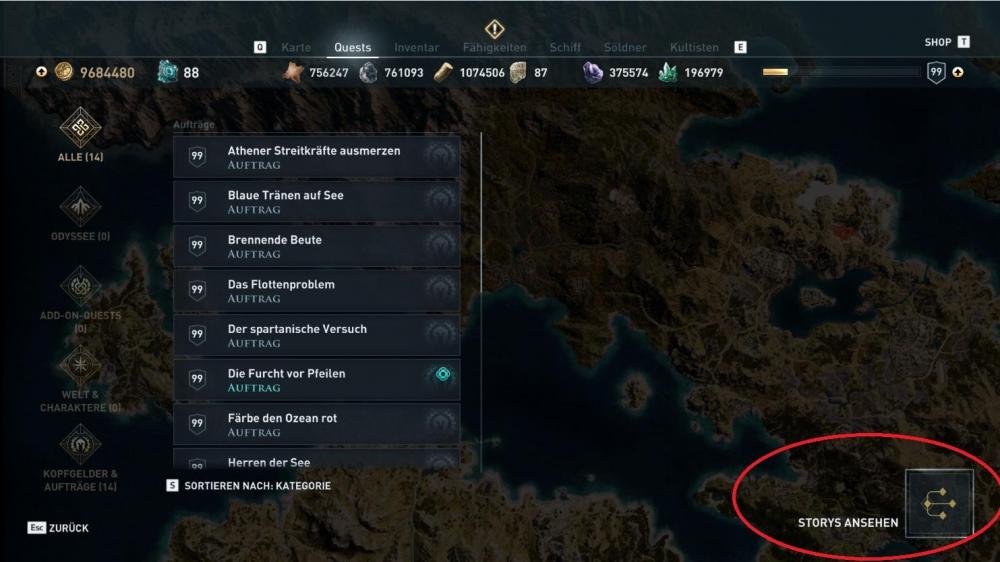This screenshot has width=1000, height=562.
Task: Open the Söldner tab
Action: [625, 47]
